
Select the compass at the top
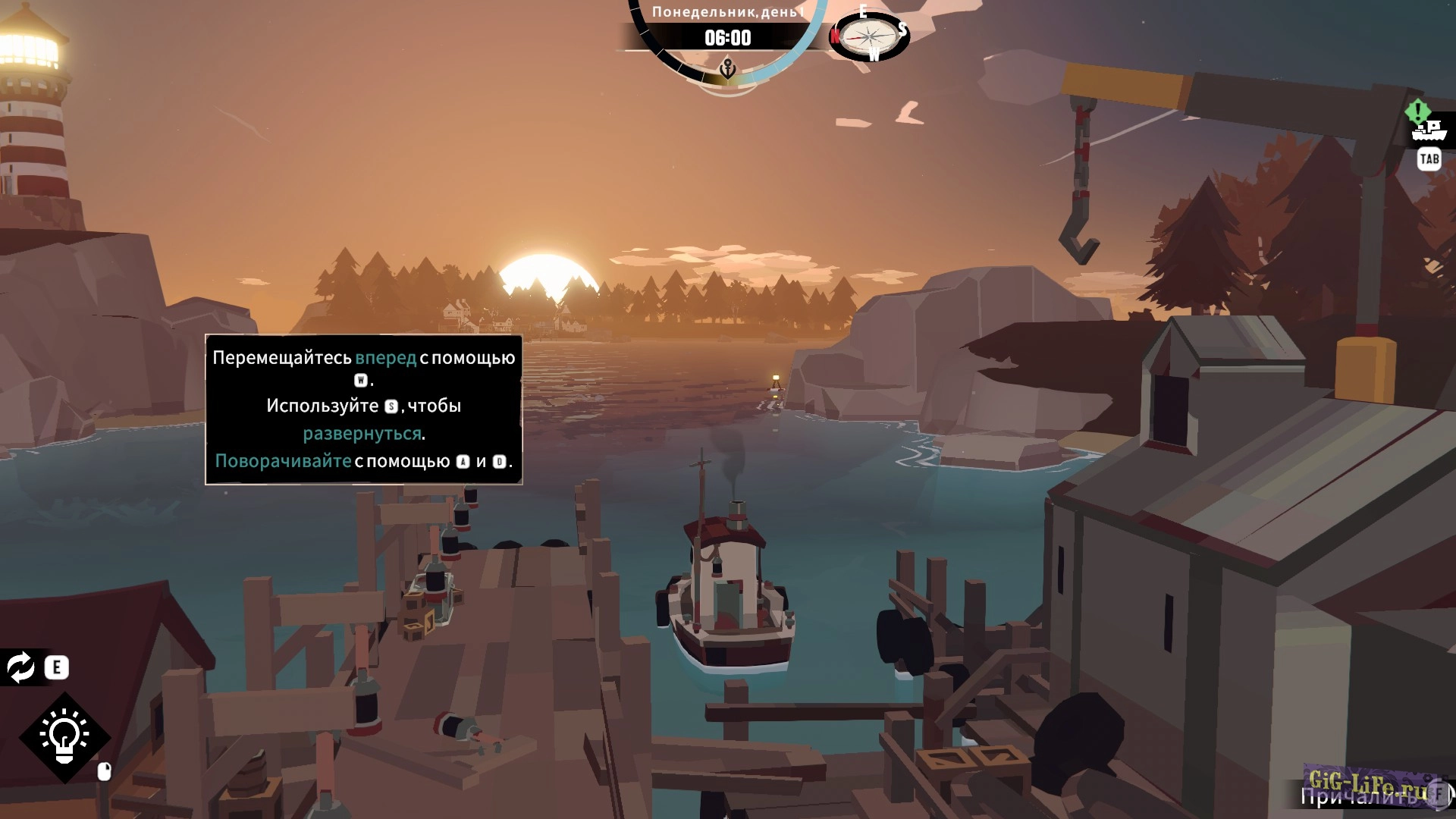pyautogui.click(x=869, y=35)
